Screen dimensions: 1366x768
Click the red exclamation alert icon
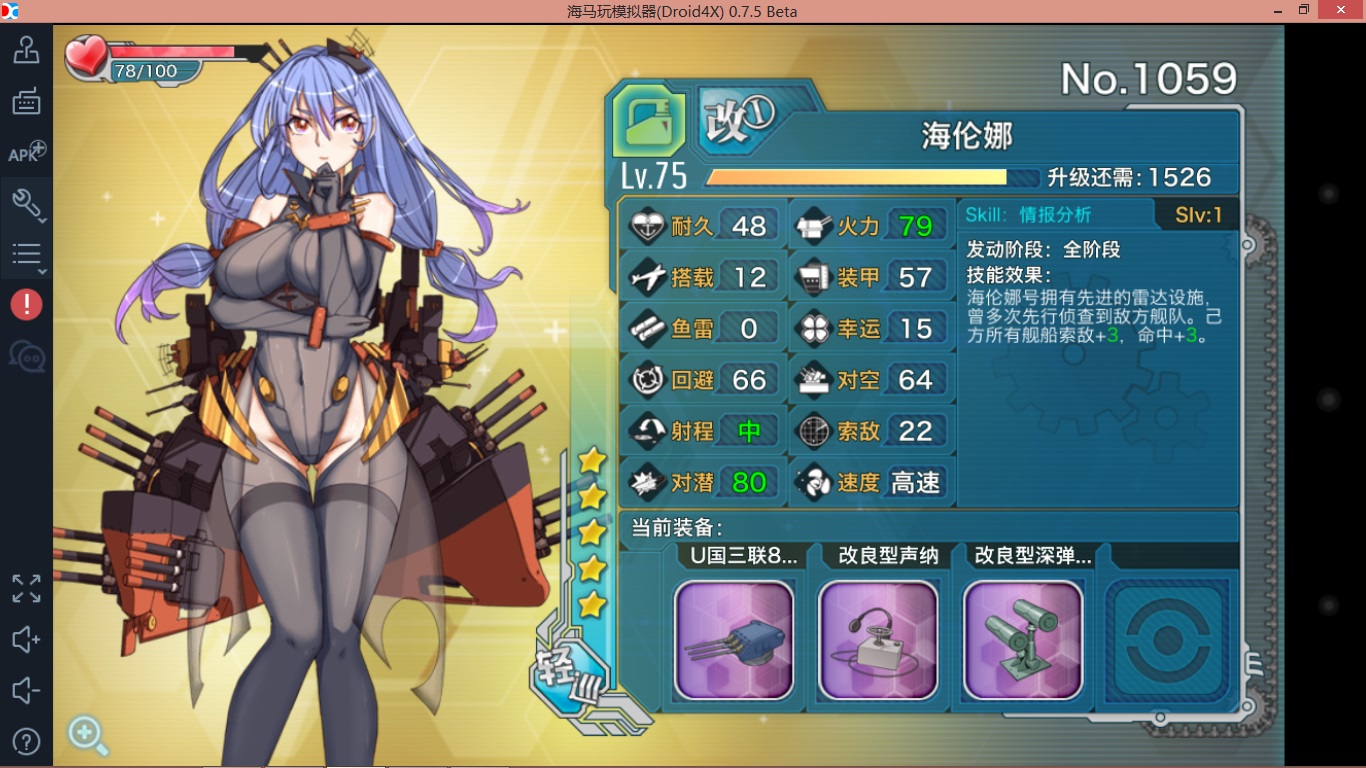click(26, 305)
